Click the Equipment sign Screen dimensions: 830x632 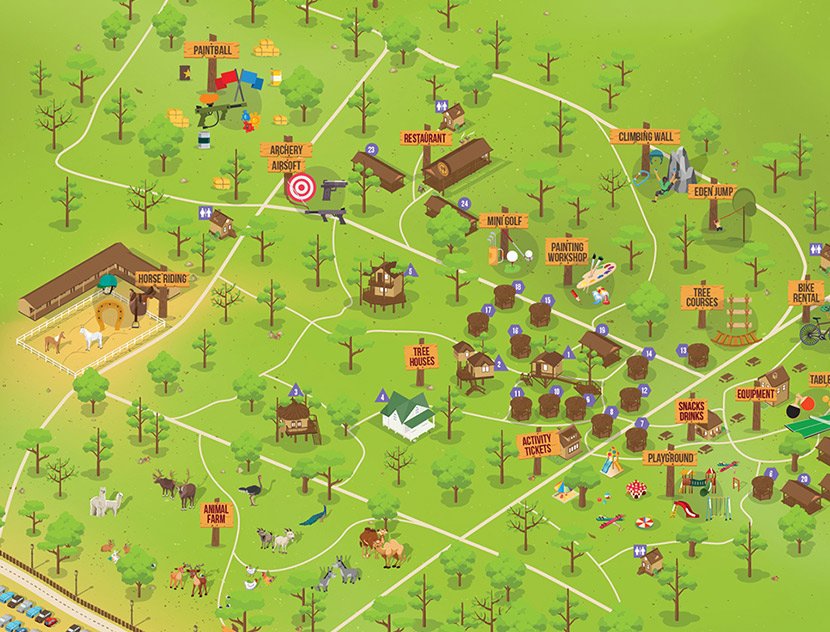click(x=756, y=394)
